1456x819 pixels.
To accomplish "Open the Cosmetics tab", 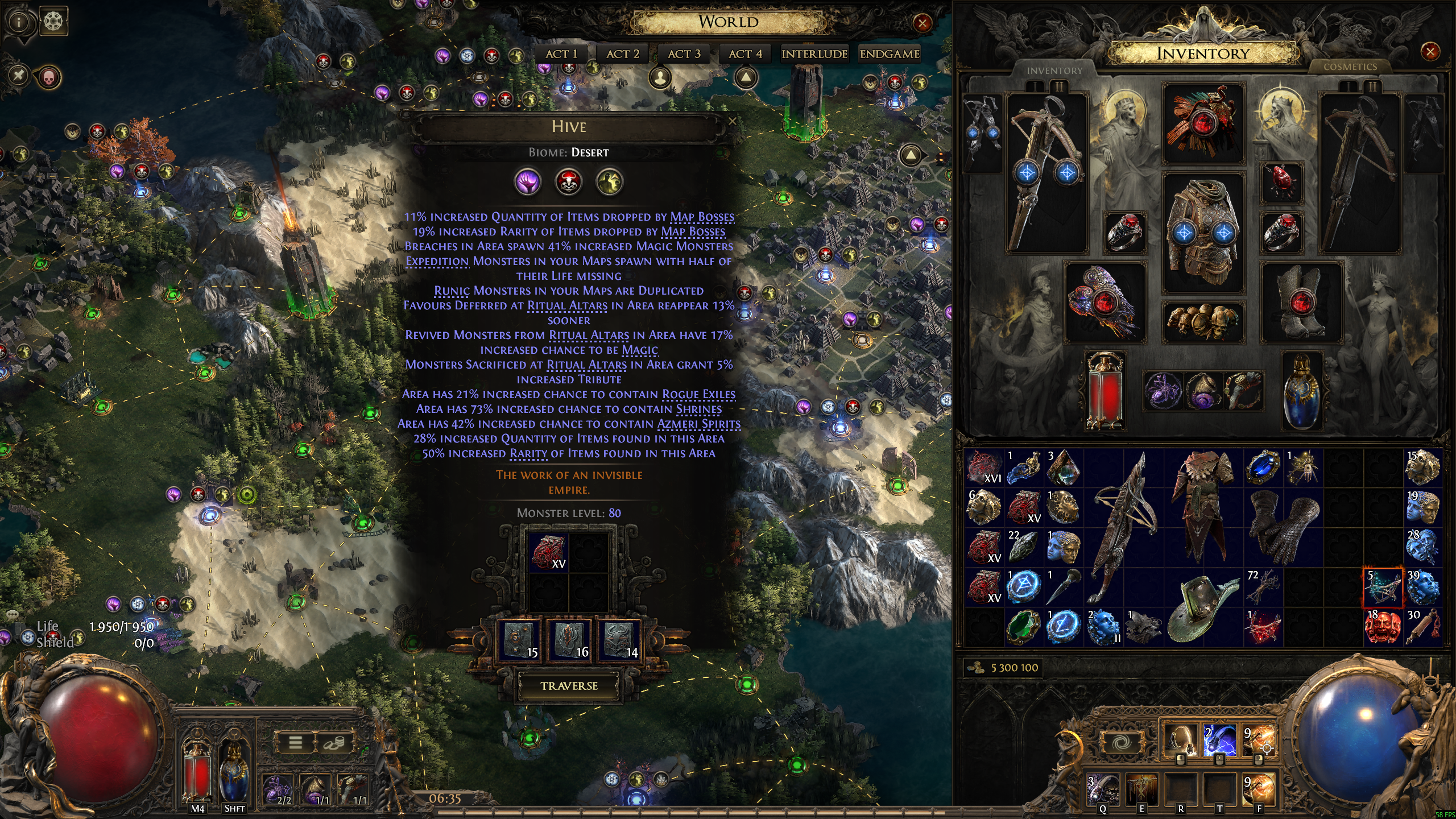I will (1350, 67).
